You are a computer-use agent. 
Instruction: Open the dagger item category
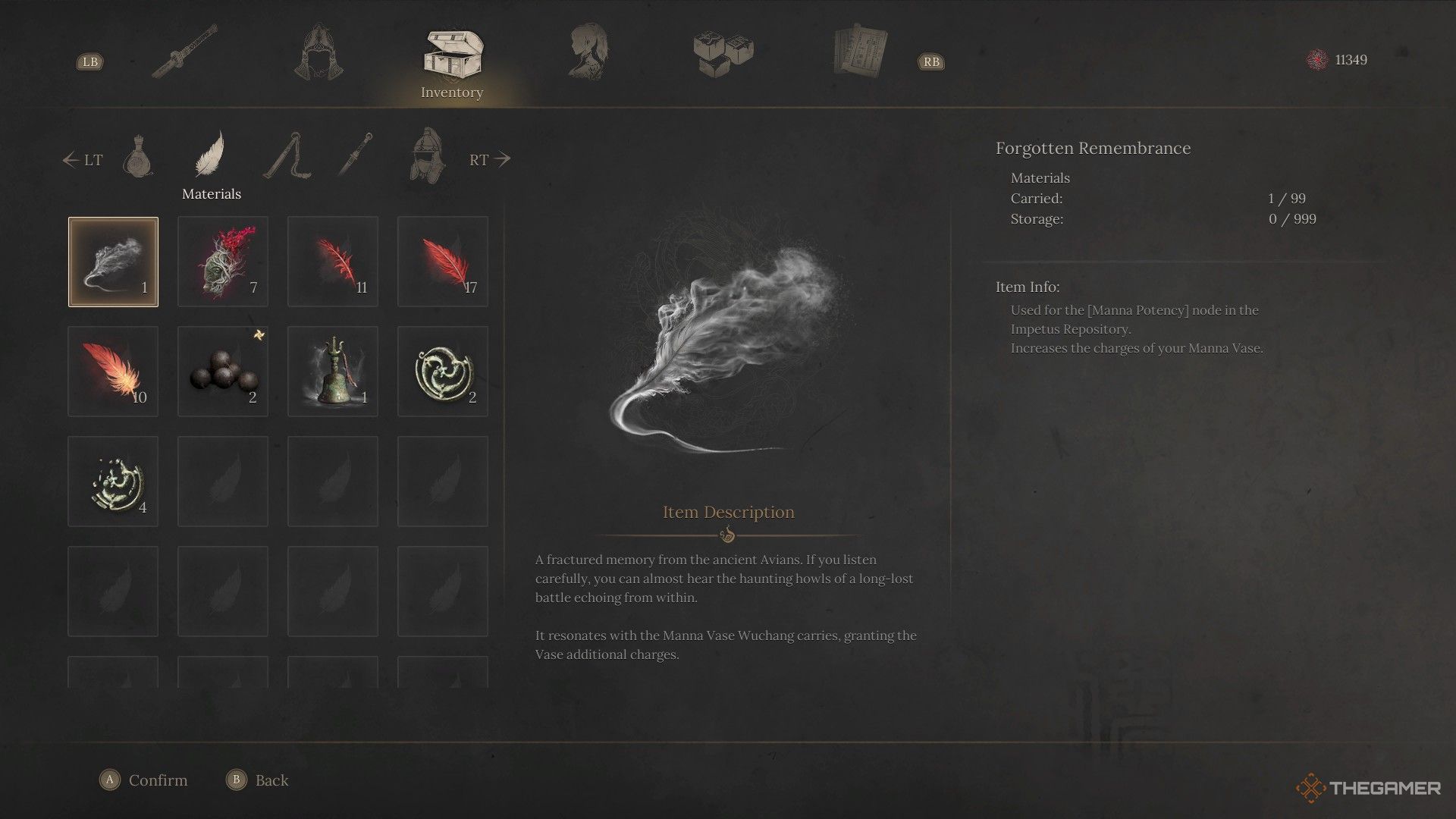(354, 154)
